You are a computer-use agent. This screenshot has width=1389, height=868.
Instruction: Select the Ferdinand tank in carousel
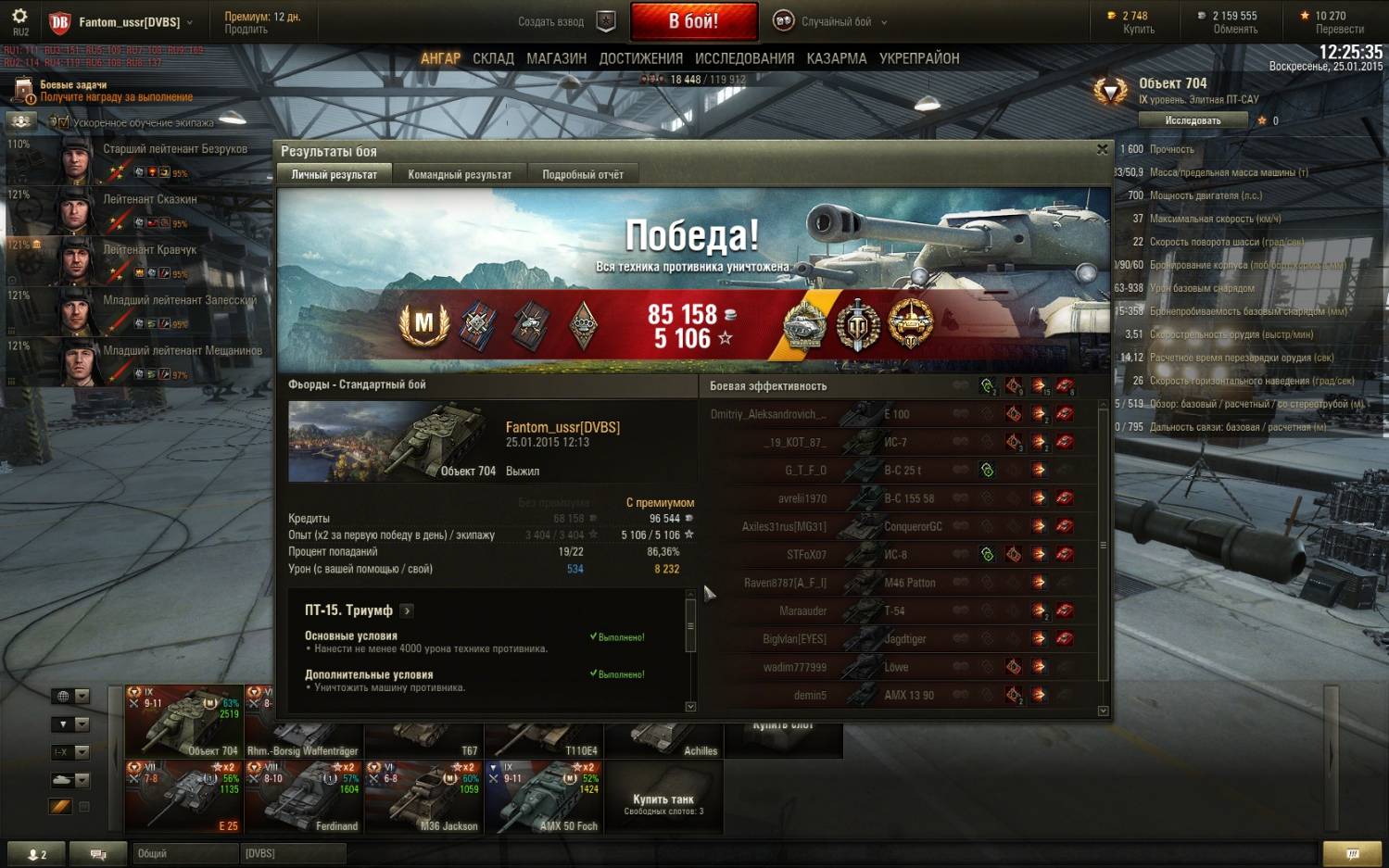coord(303,798)
